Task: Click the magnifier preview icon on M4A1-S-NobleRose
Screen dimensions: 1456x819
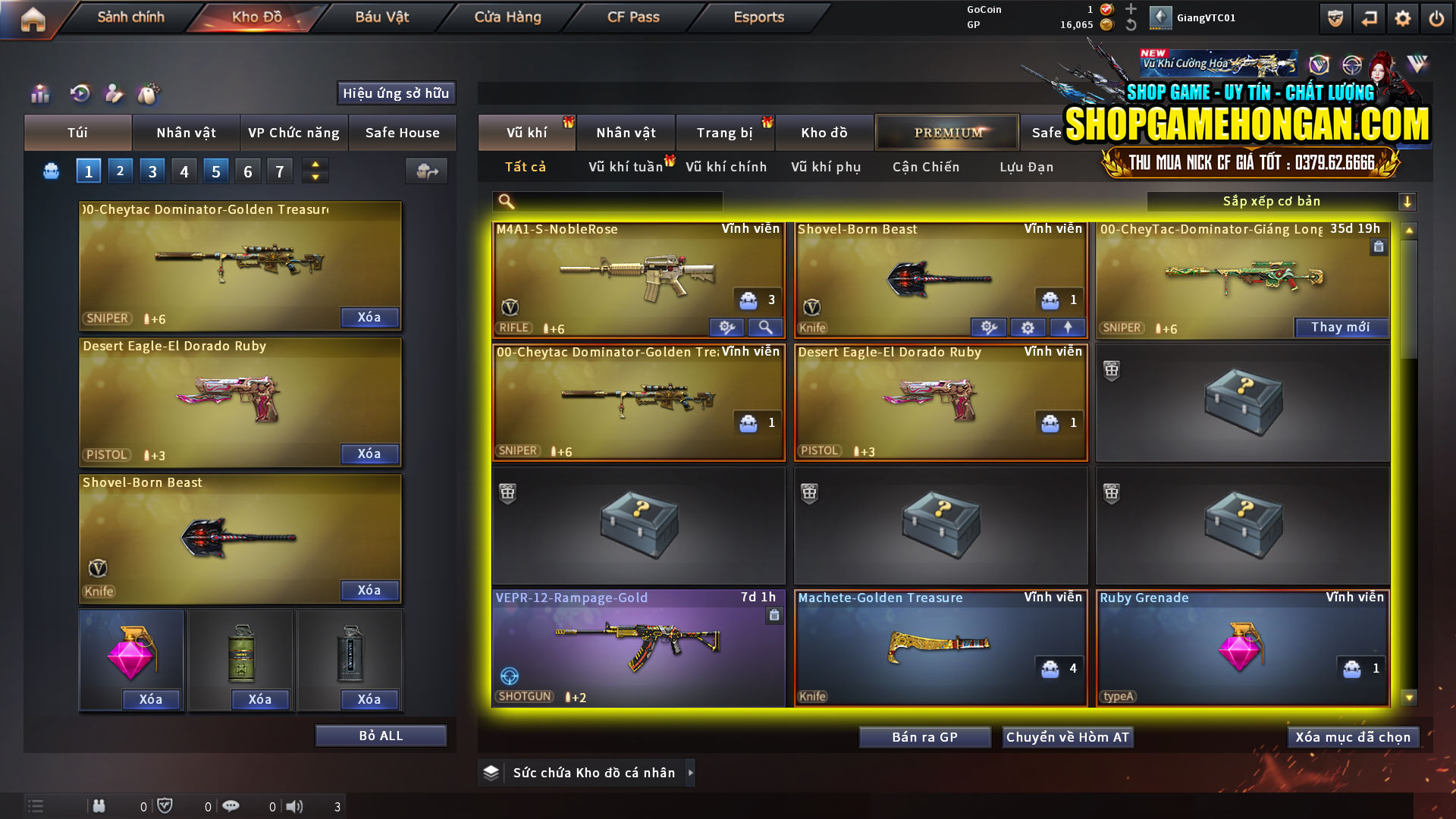Action: coord(765,327)
